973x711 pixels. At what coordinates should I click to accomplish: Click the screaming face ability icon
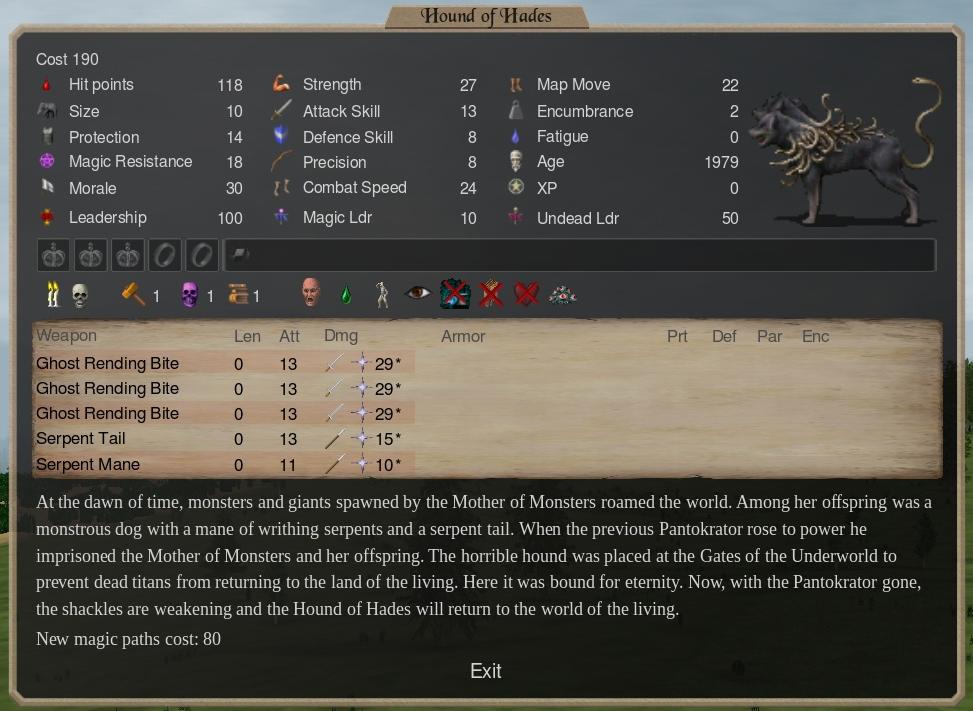[x=312, y=294]
